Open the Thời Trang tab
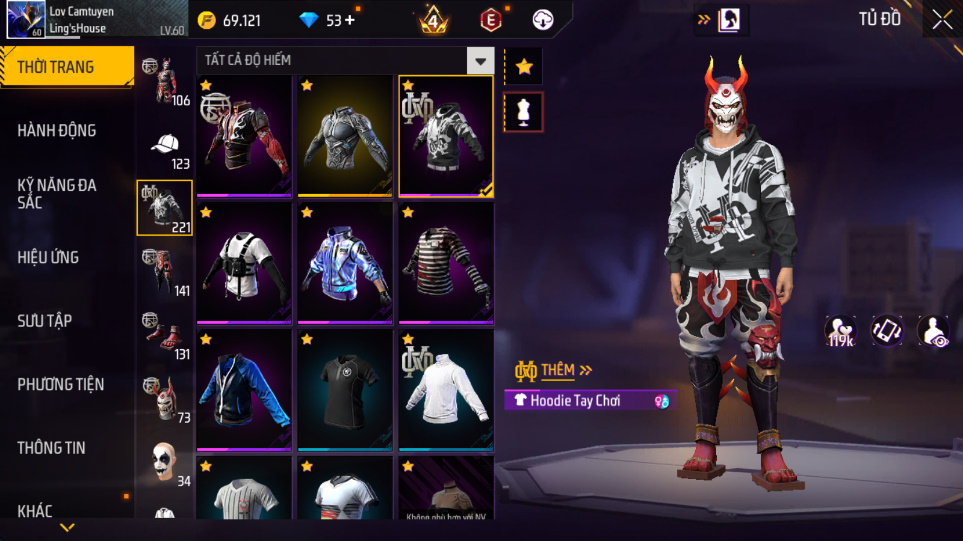The width and height of the screenshot is (963, 541). click(x=66, y=67)
